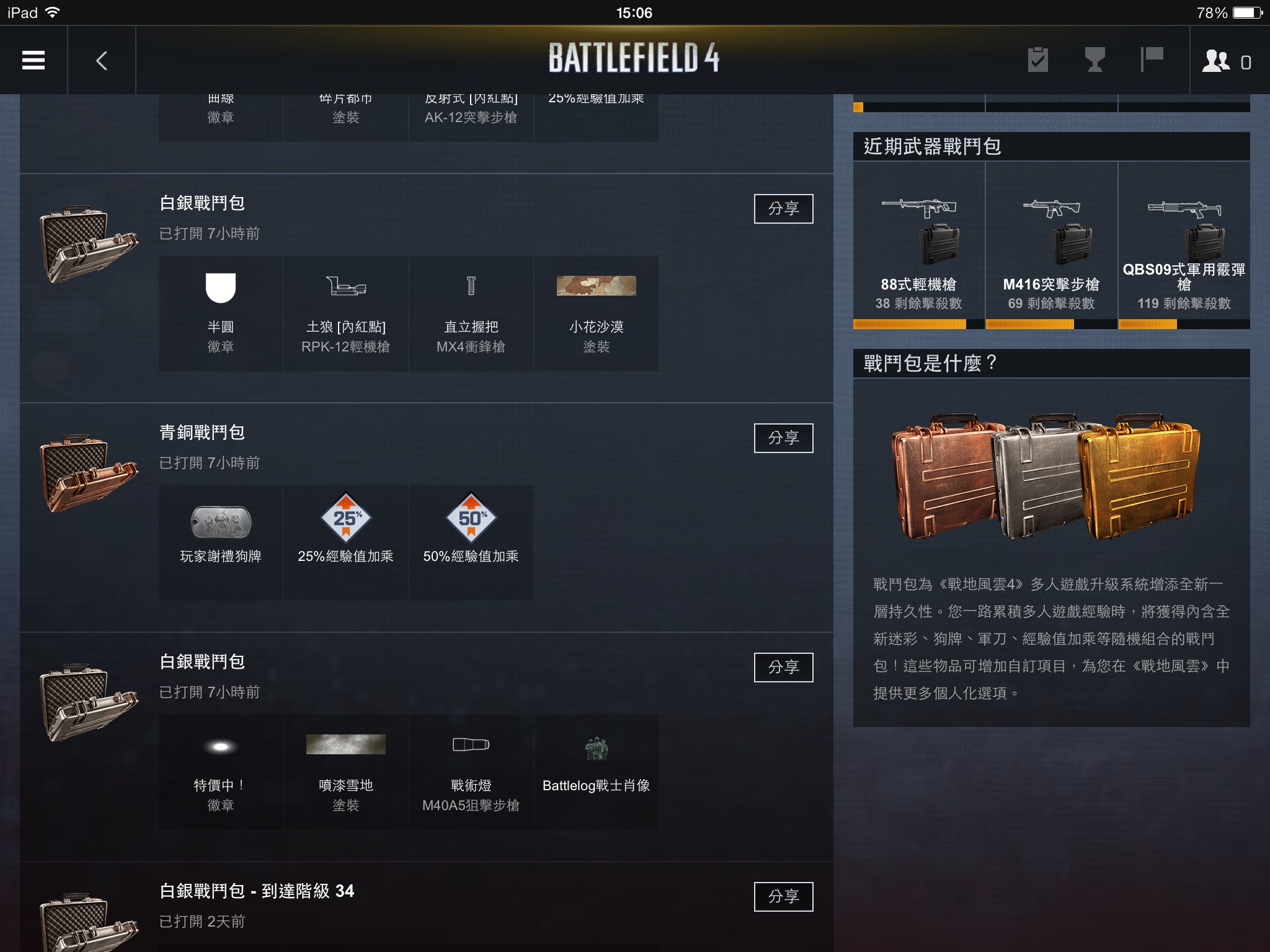Go back with the arrow button
Image resolution: width=1270 pixels, height=952 pixels.
pos(102,60)
